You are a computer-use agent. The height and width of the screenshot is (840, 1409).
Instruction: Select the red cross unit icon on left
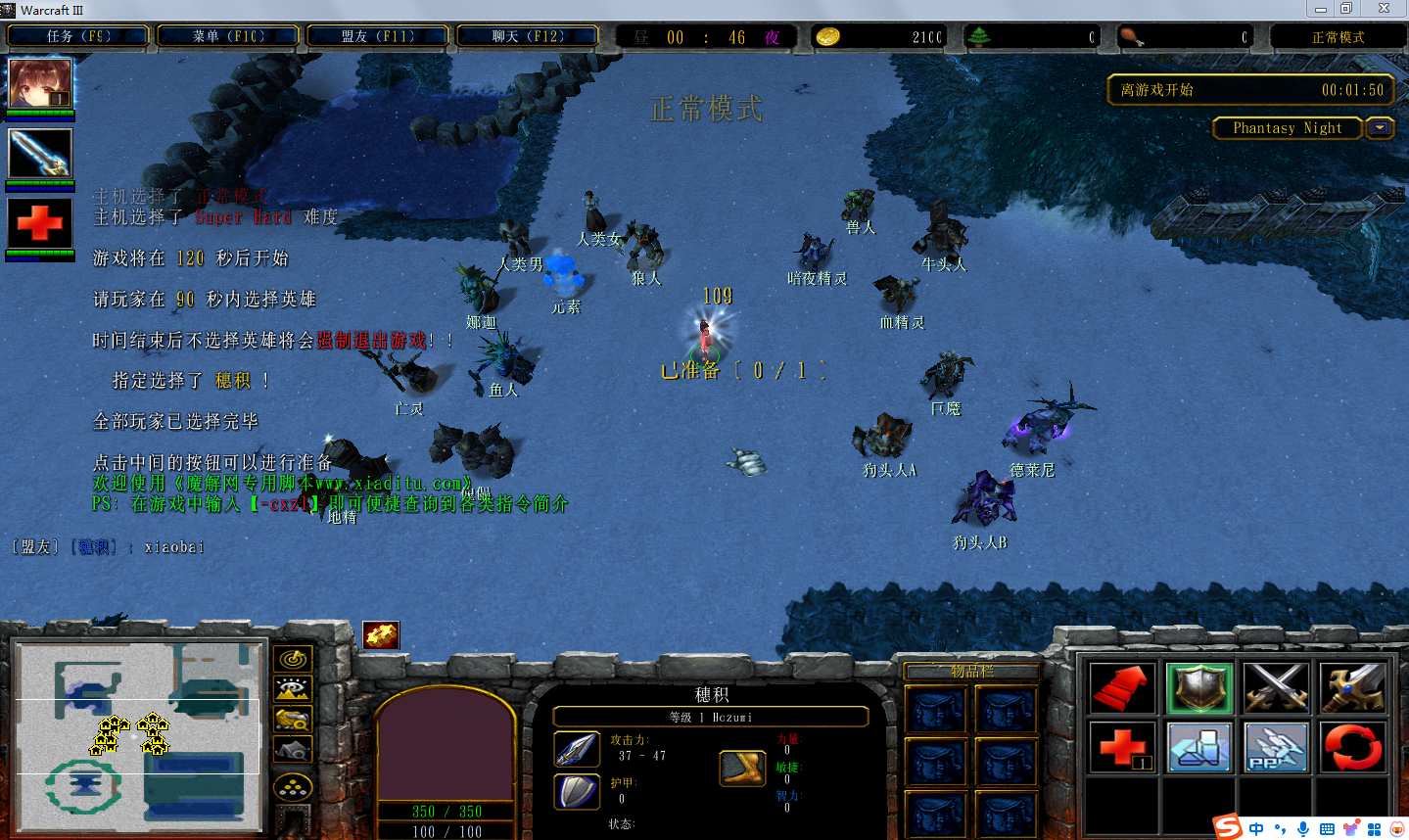[40, 223]
